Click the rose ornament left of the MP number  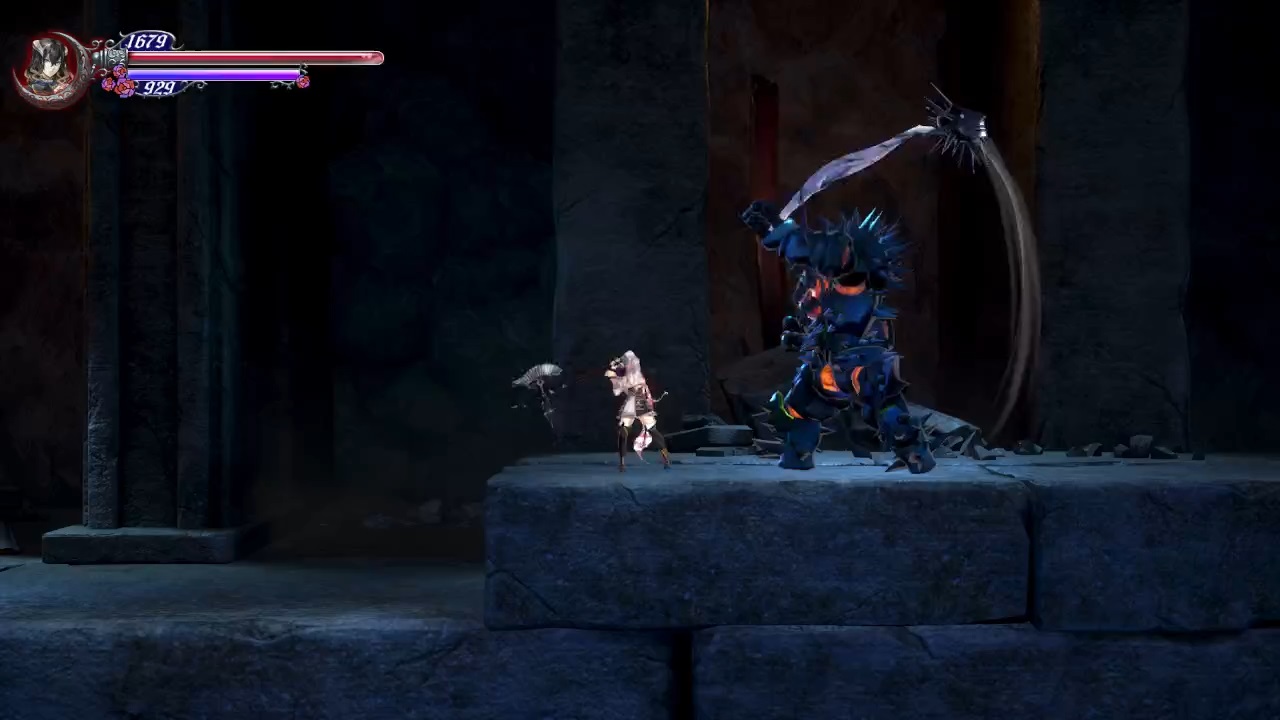[x=120, y=85]
